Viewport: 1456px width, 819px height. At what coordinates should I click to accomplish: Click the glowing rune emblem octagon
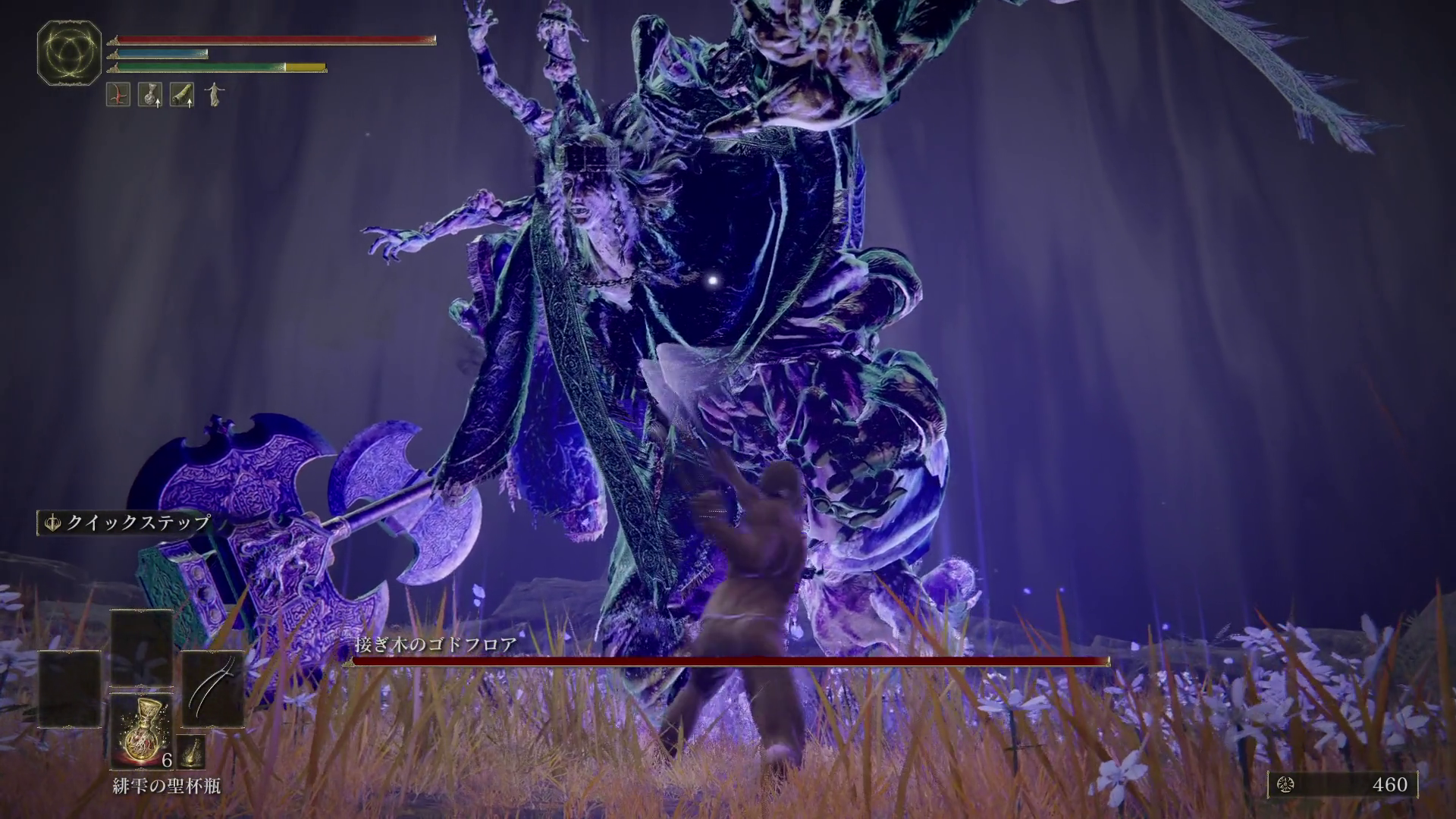70,52
